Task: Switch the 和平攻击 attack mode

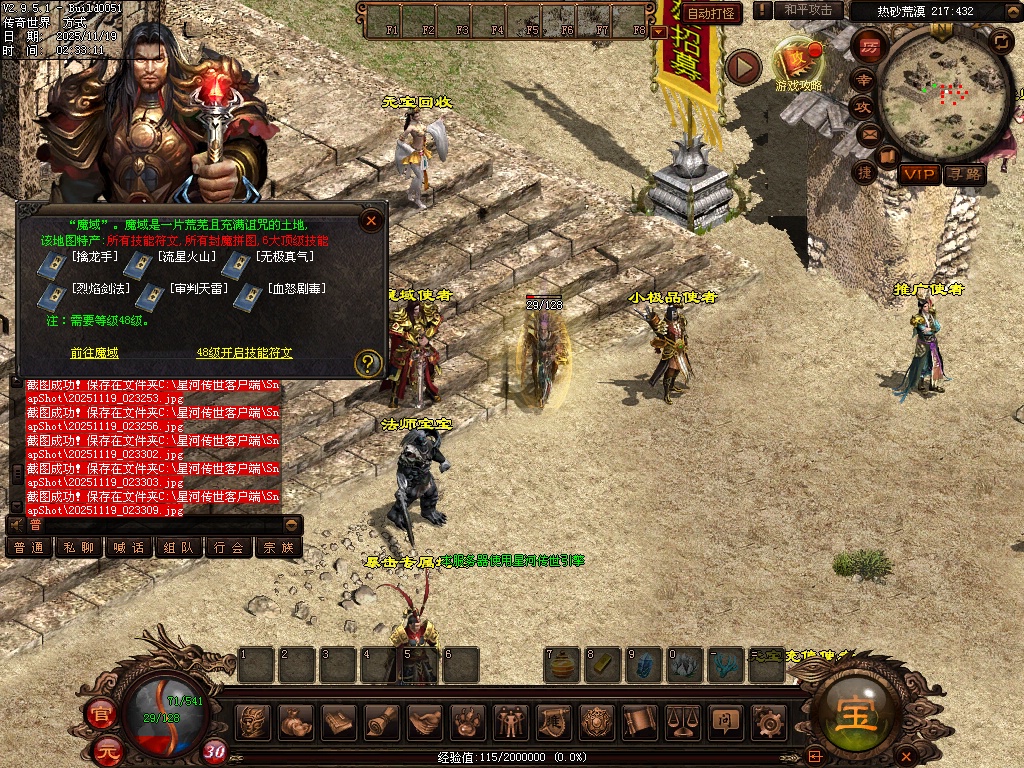Action: tap(808, 10)
